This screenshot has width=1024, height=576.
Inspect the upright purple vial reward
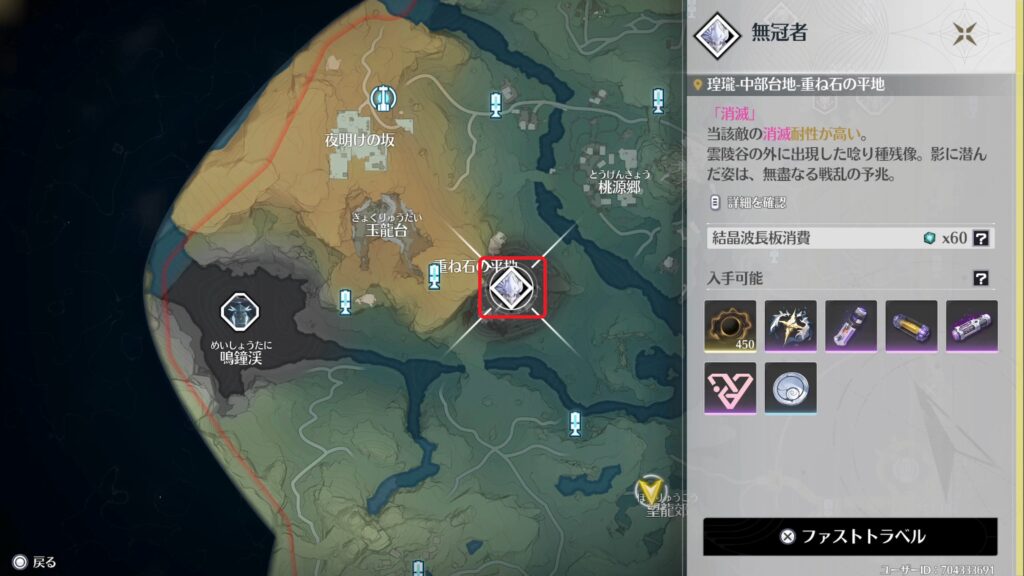coord(851,326)
